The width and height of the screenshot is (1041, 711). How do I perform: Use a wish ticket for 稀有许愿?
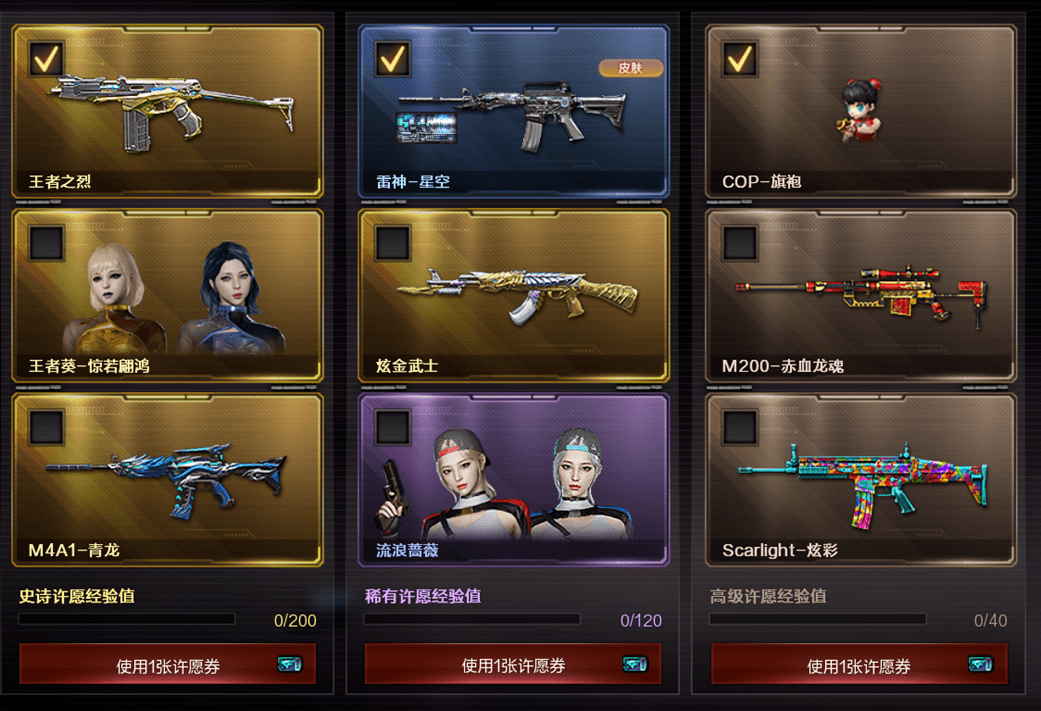click(x=513, y=665)
